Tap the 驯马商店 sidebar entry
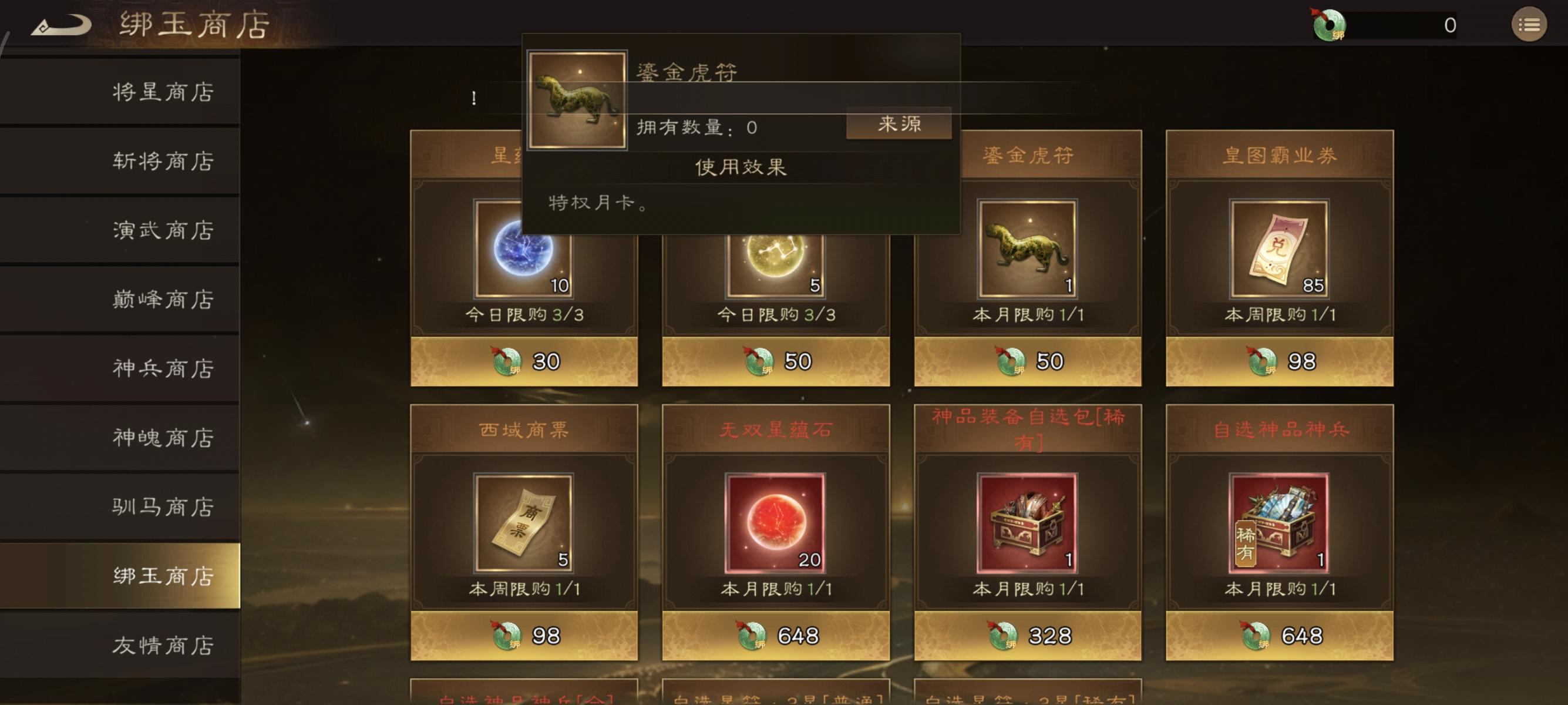Viewport: 1568px width, 705px height. coord(161,506)
